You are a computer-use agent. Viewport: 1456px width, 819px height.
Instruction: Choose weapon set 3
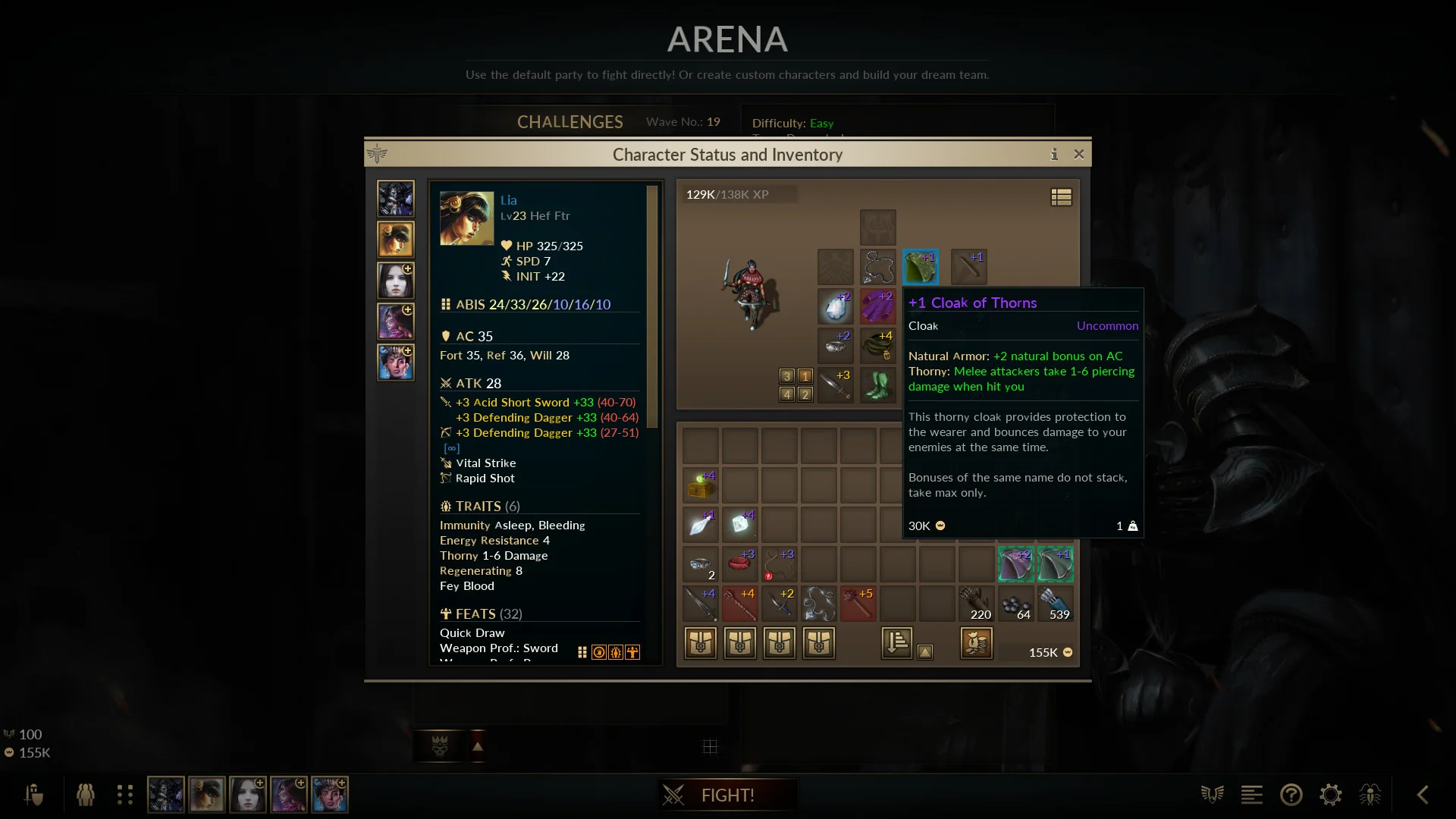click(787, 376)
